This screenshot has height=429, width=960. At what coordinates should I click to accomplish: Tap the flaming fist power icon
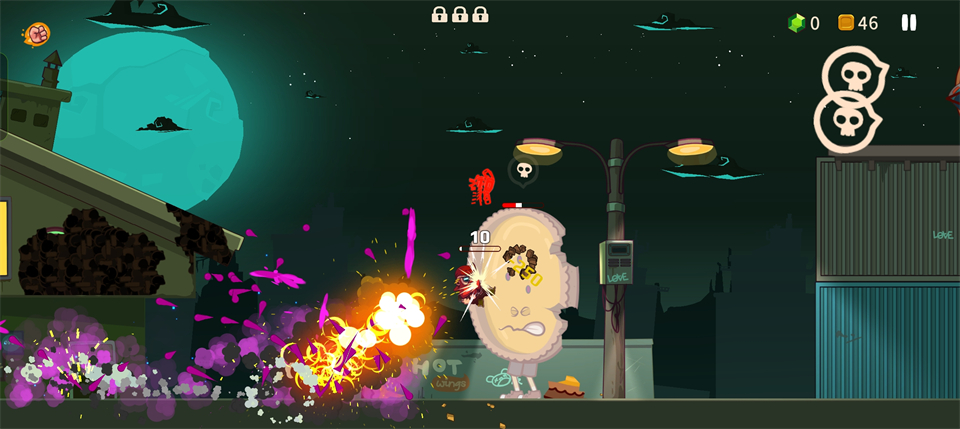click(38, 33)
